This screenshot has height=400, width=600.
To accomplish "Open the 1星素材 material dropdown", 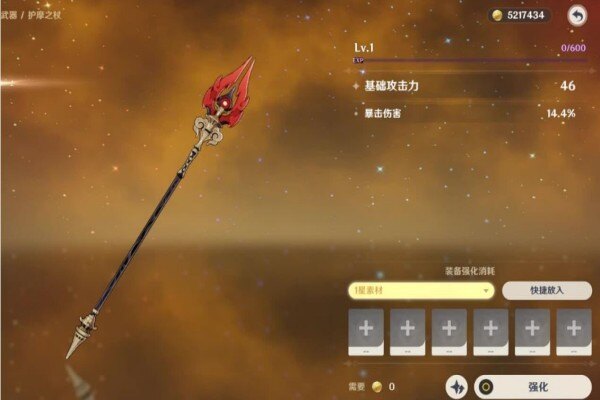I will coord(421,290).
